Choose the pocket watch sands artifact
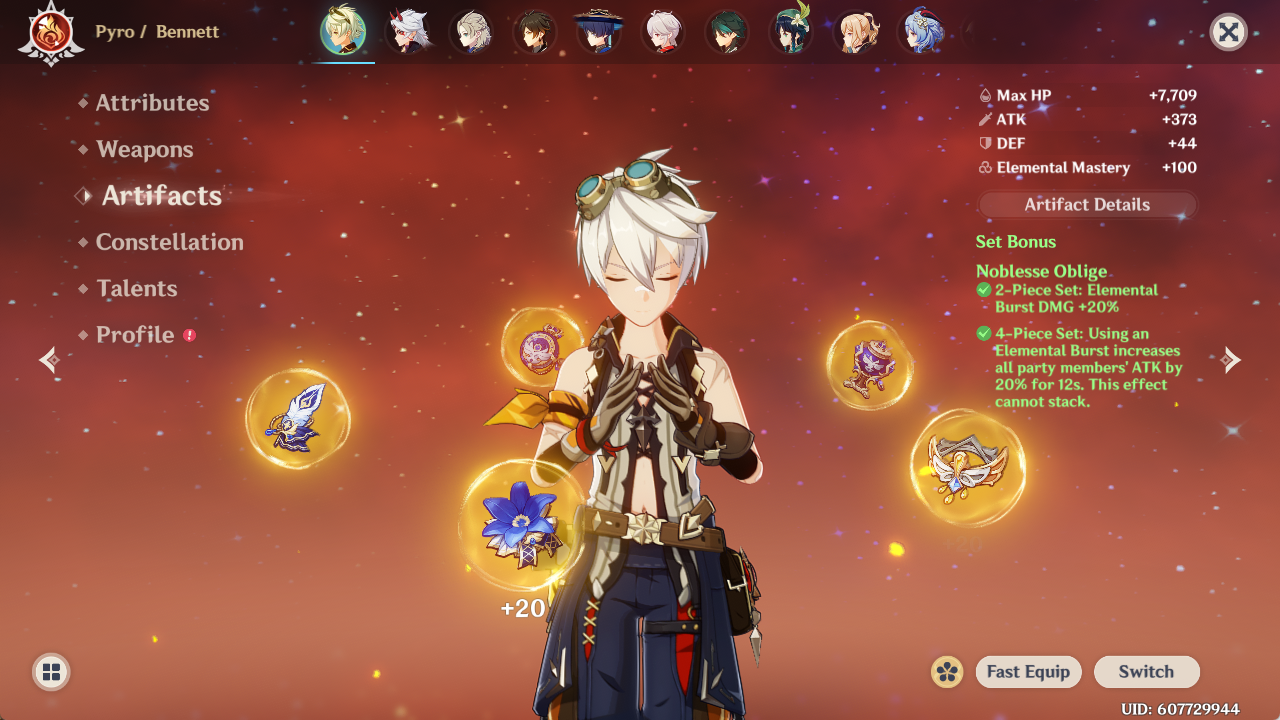 (542, 347)
